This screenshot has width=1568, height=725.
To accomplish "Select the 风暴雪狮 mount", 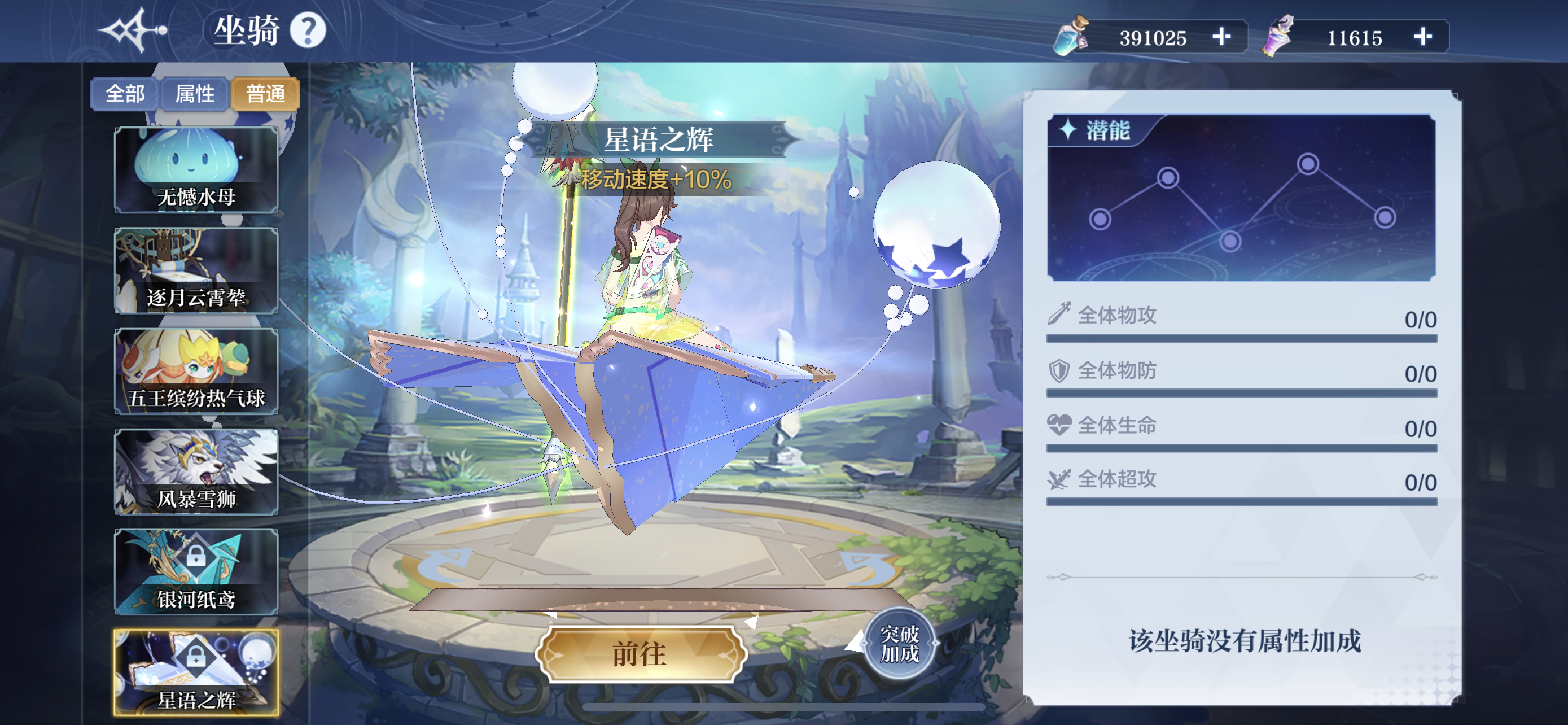I will (x=196, y=472).
